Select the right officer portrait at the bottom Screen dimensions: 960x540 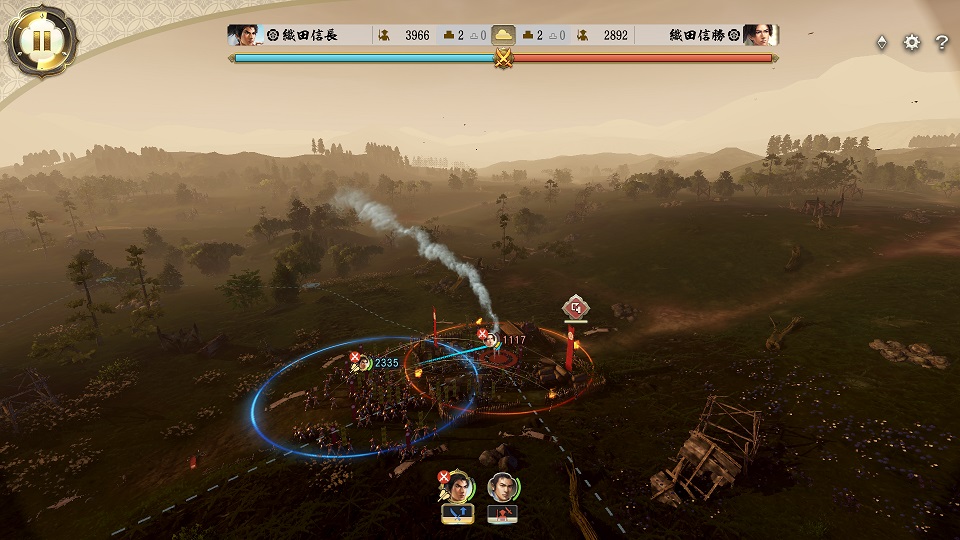pos(502,487)
